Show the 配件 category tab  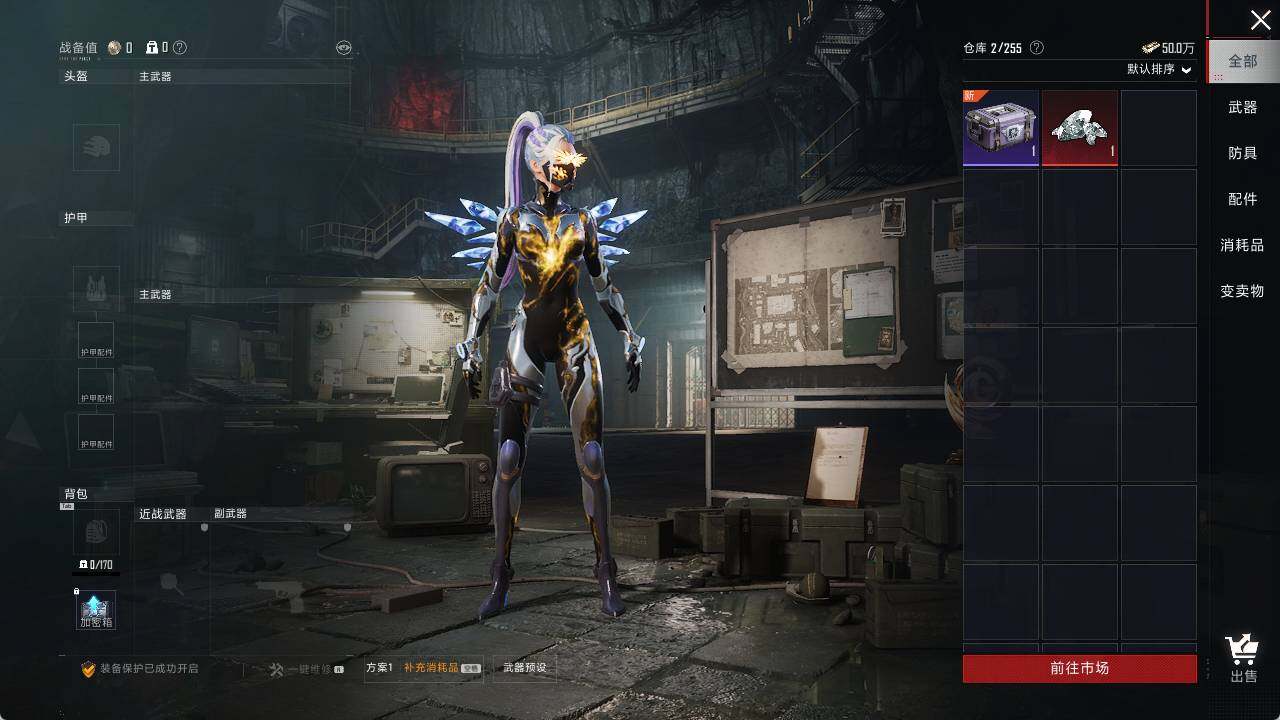tap(1243, 199)
